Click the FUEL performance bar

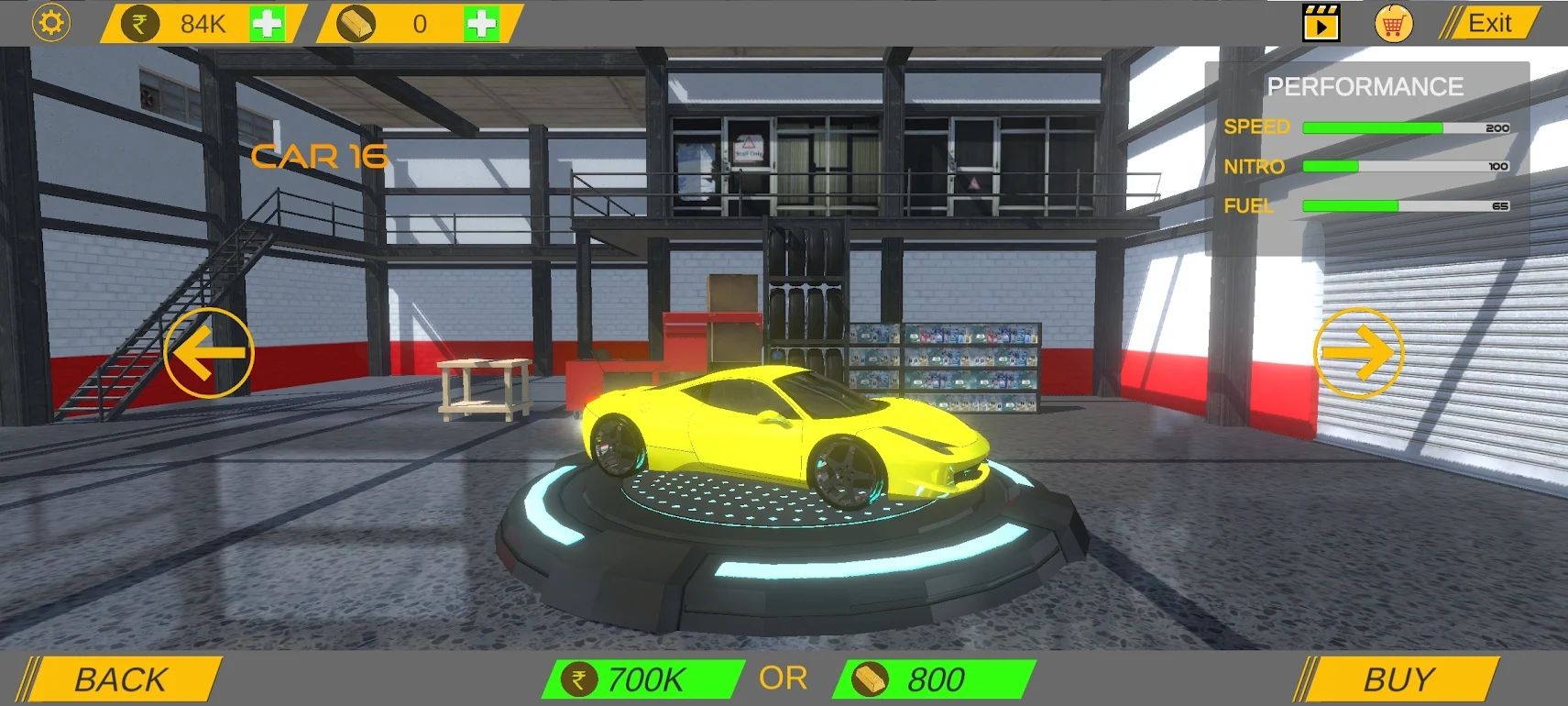tap(1406, 206)
